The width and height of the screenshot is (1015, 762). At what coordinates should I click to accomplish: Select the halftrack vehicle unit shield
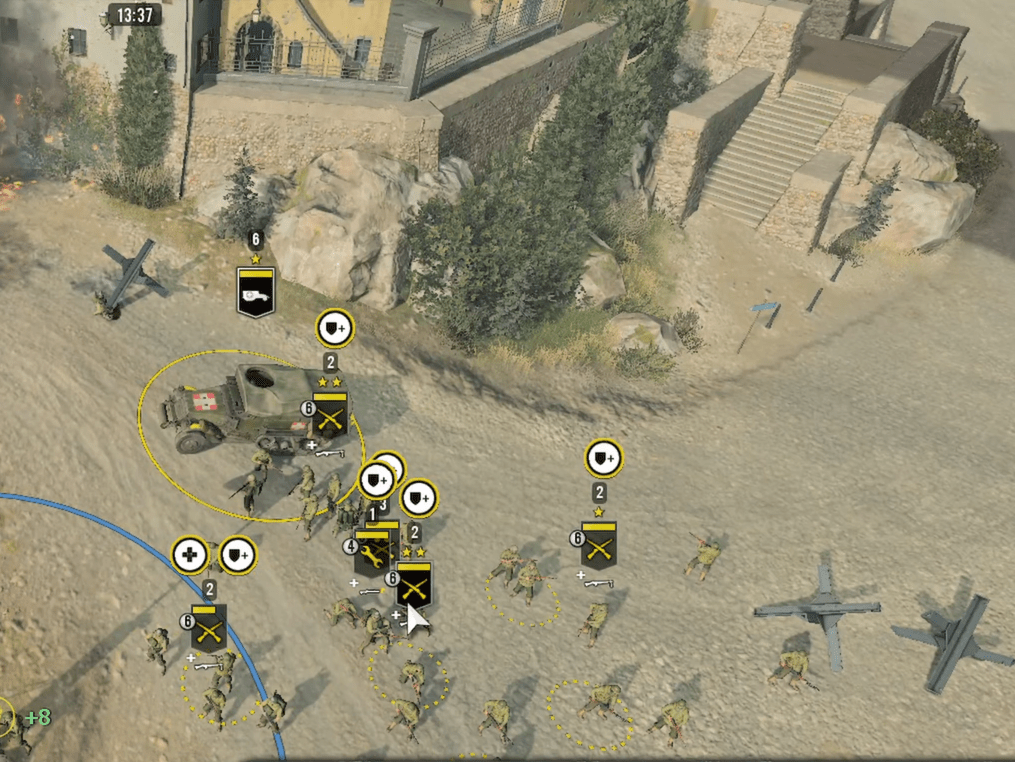[255, 291]
